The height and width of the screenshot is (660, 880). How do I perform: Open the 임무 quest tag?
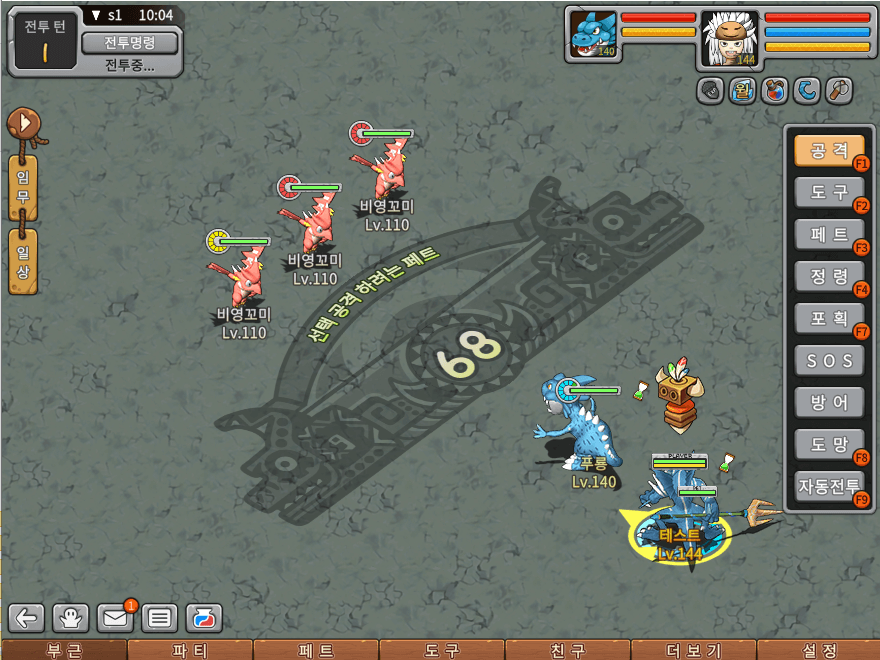point(22,188)
